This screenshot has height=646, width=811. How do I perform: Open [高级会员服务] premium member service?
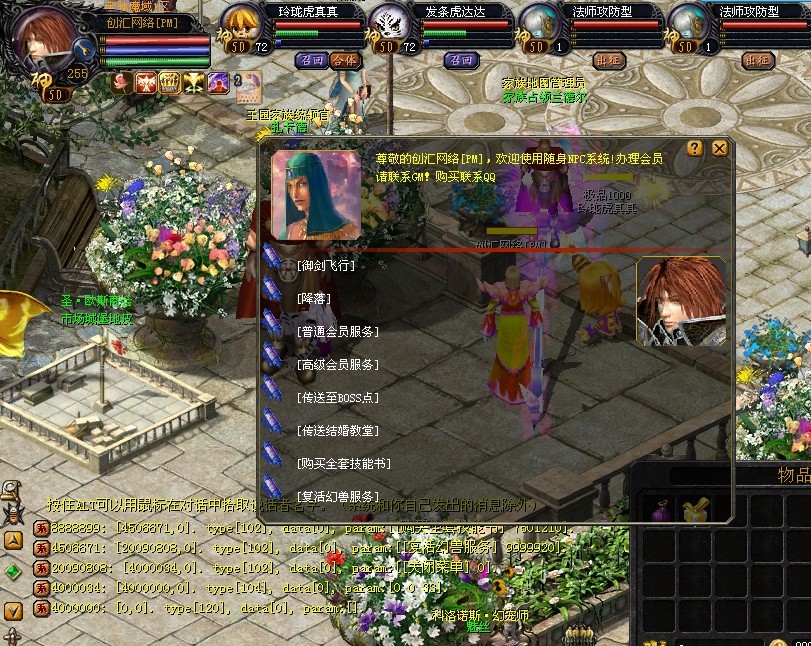tap(337, 364)
